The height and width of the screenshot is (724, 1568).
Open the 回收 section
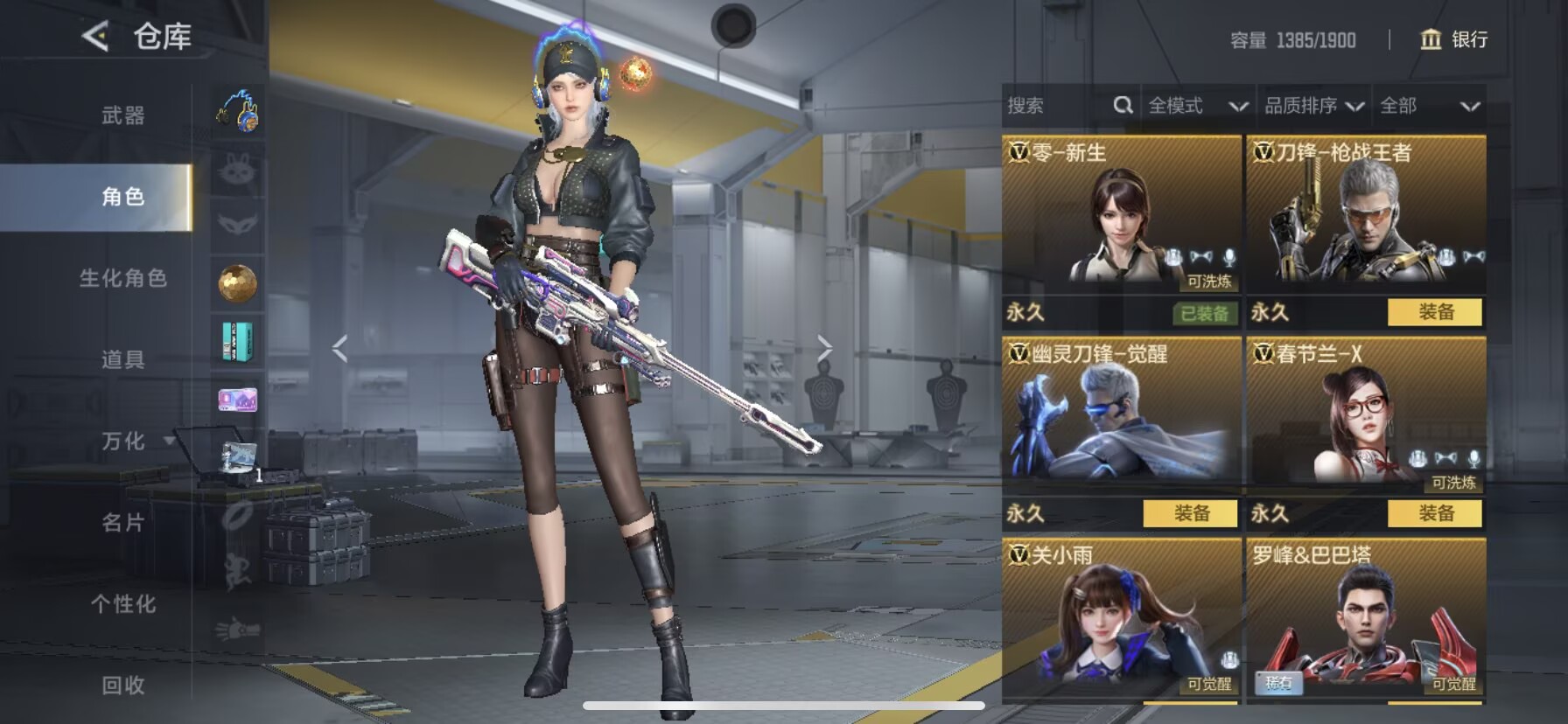(122, 686)
